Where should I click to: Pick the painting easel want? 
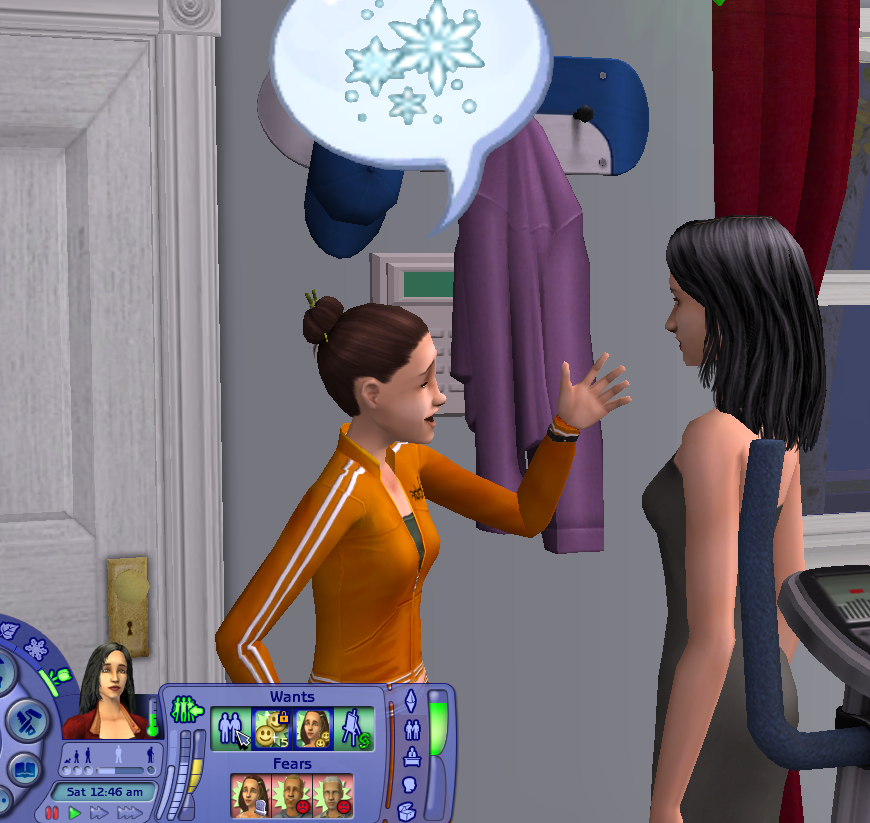point(354,729)
